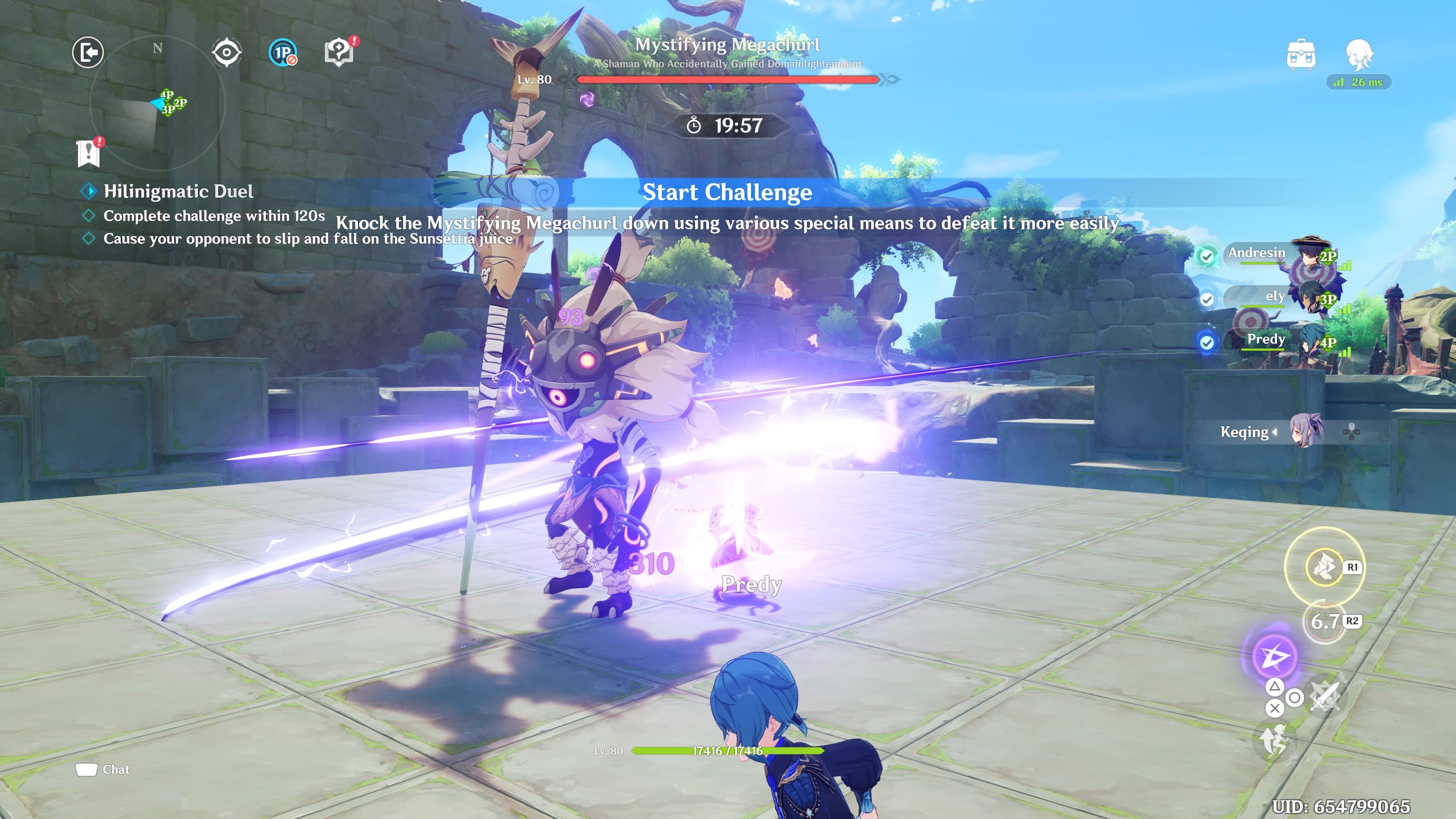
Task: Click the Start Challenge banner
Action: point(728,192)
